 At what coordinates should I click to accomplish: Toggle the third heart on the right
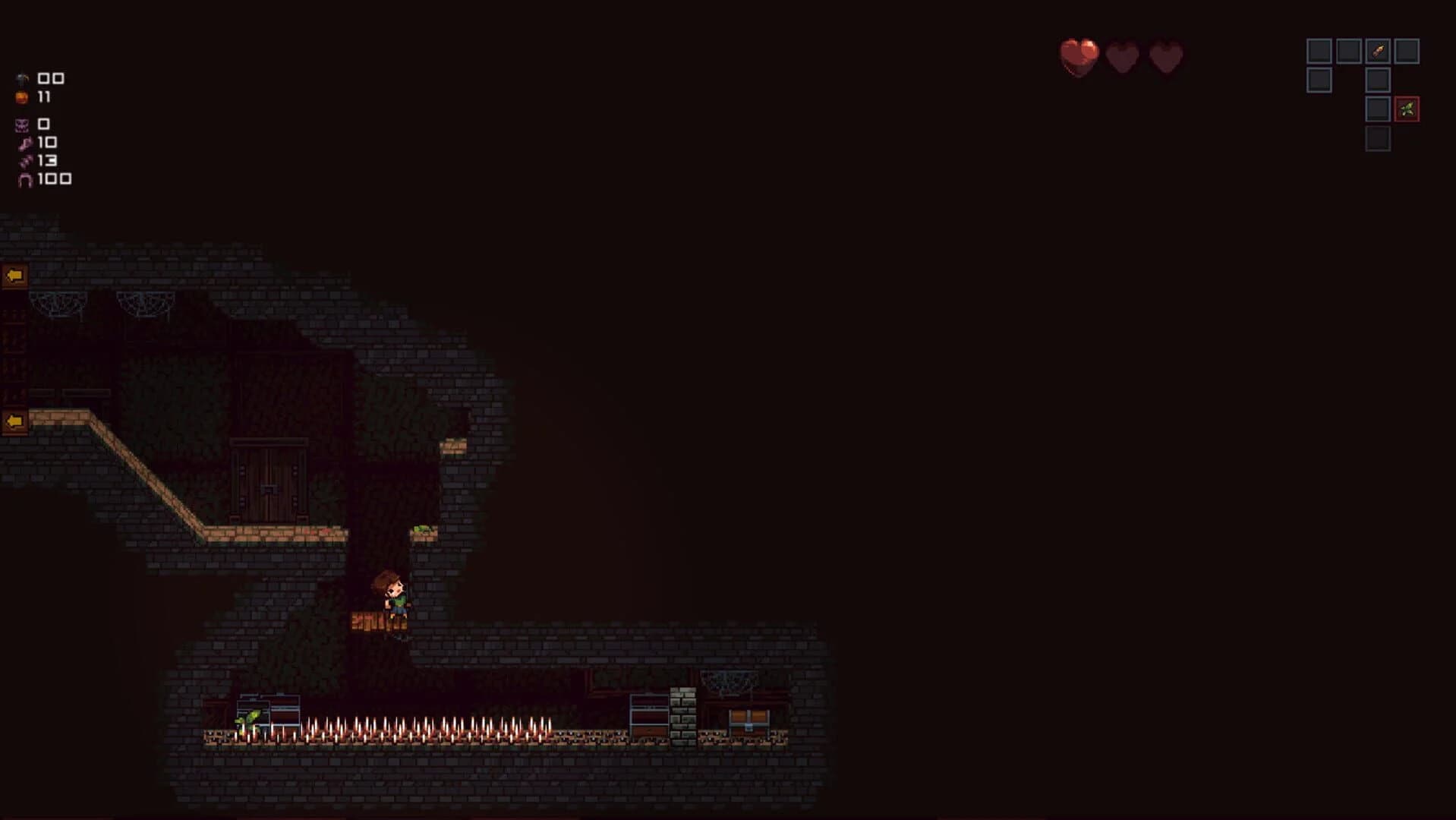[1167, 56]
